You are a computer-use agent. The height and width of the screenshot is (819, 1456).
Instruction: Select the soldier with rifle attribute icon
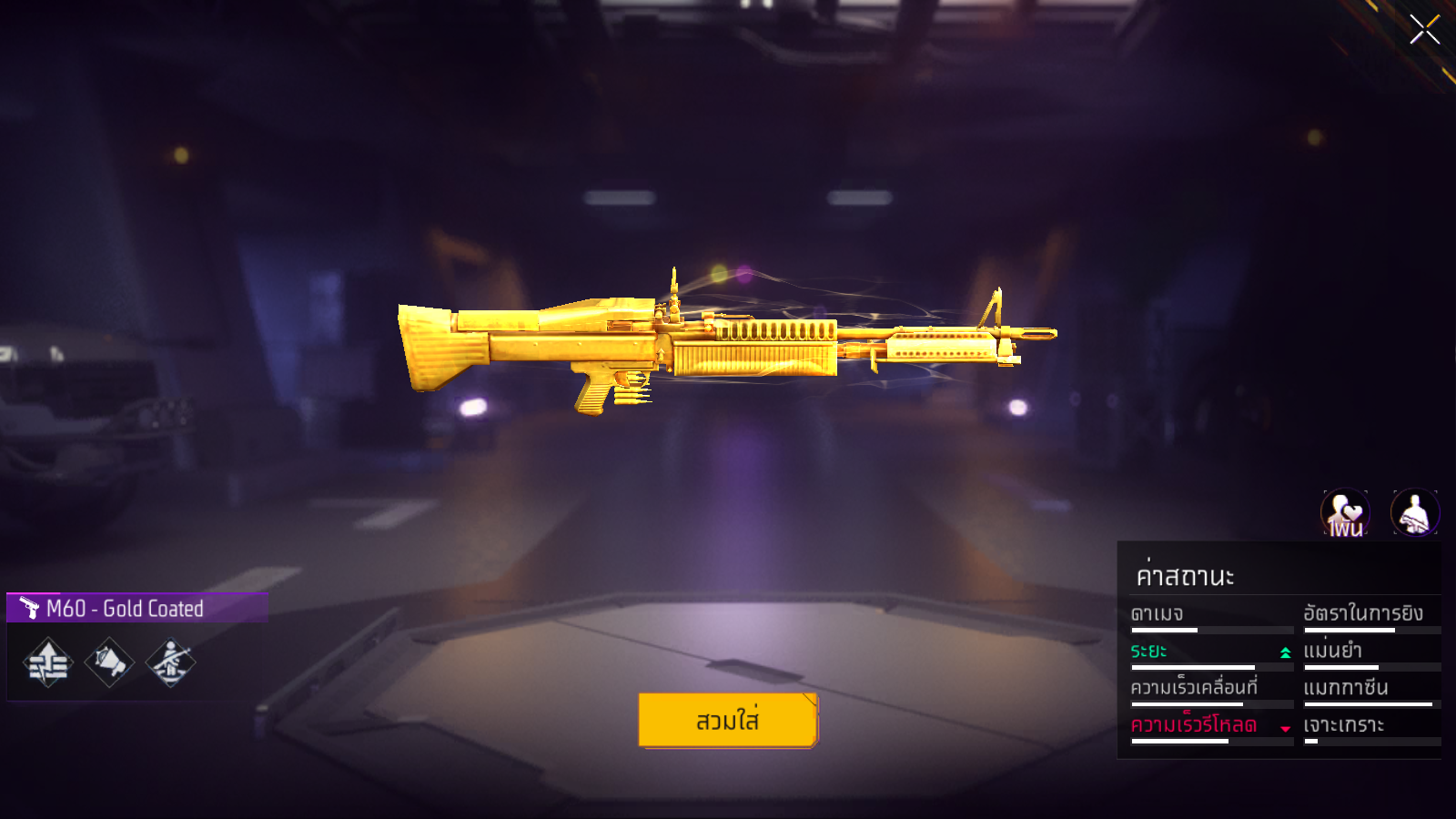point(170,662)
